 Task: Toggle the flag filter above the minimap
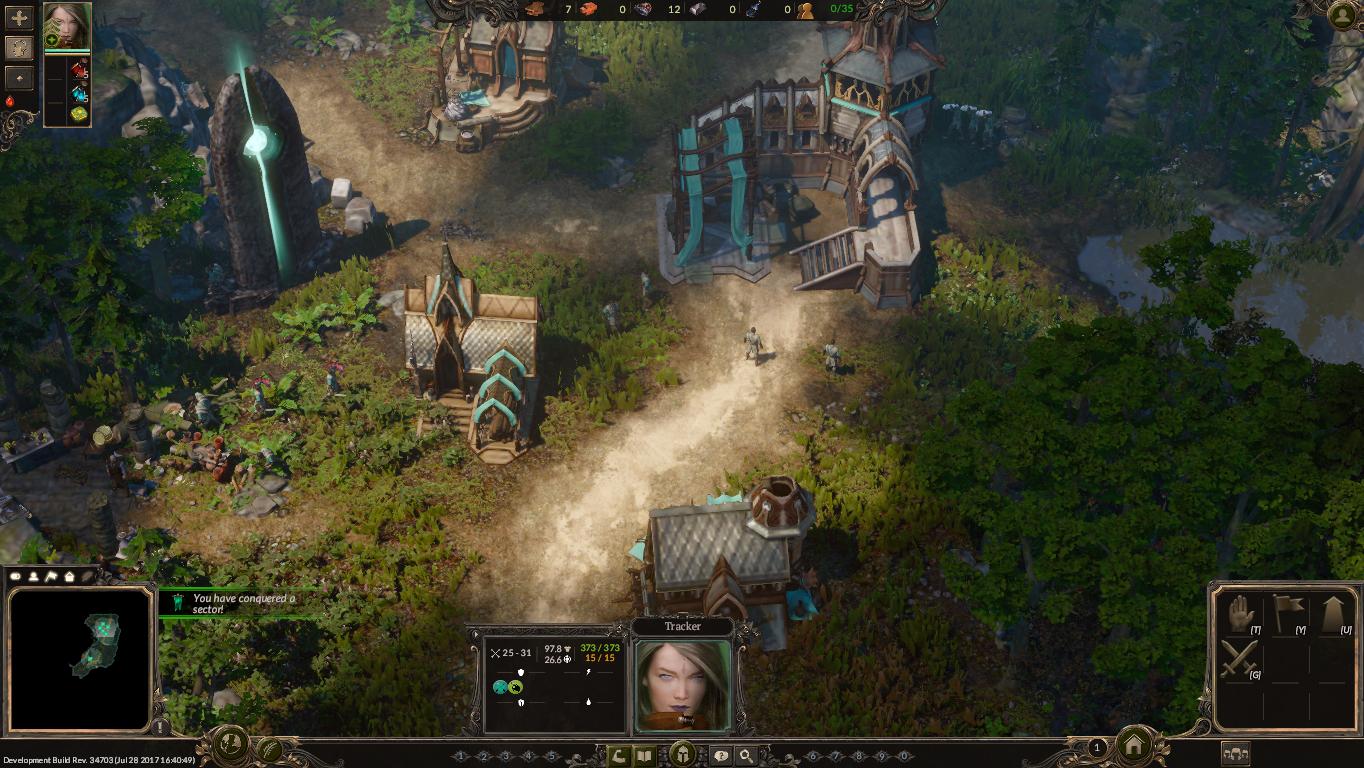point(51,576)
